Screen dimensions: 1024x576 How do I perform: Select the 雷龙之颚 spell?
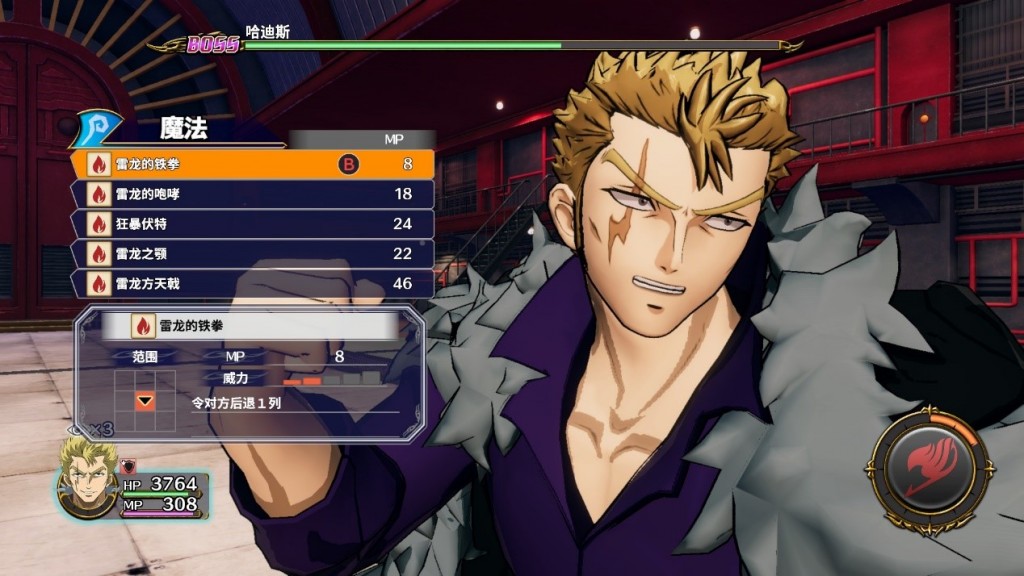[250, 254]
